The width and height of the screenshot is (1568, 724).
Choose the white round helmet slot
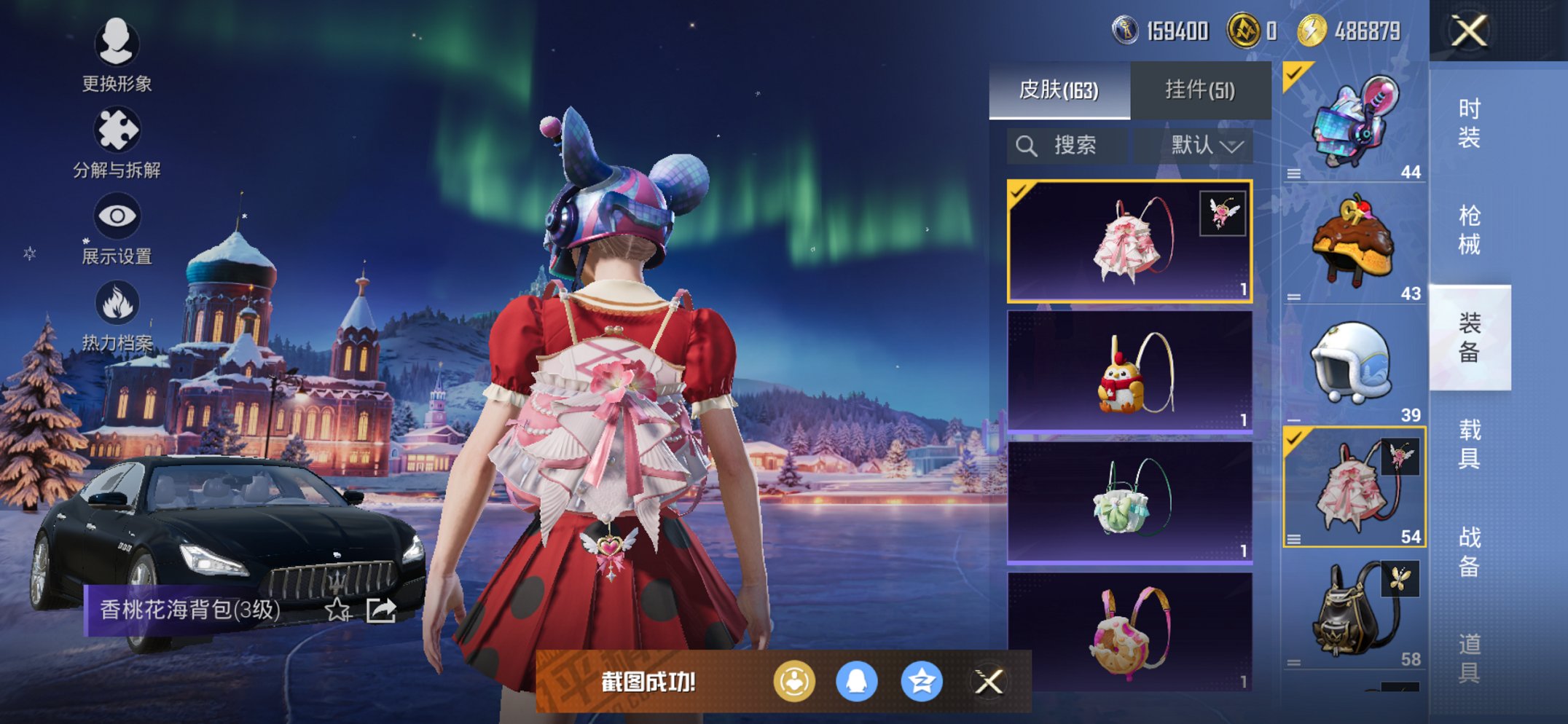(x=1354, y=364)
